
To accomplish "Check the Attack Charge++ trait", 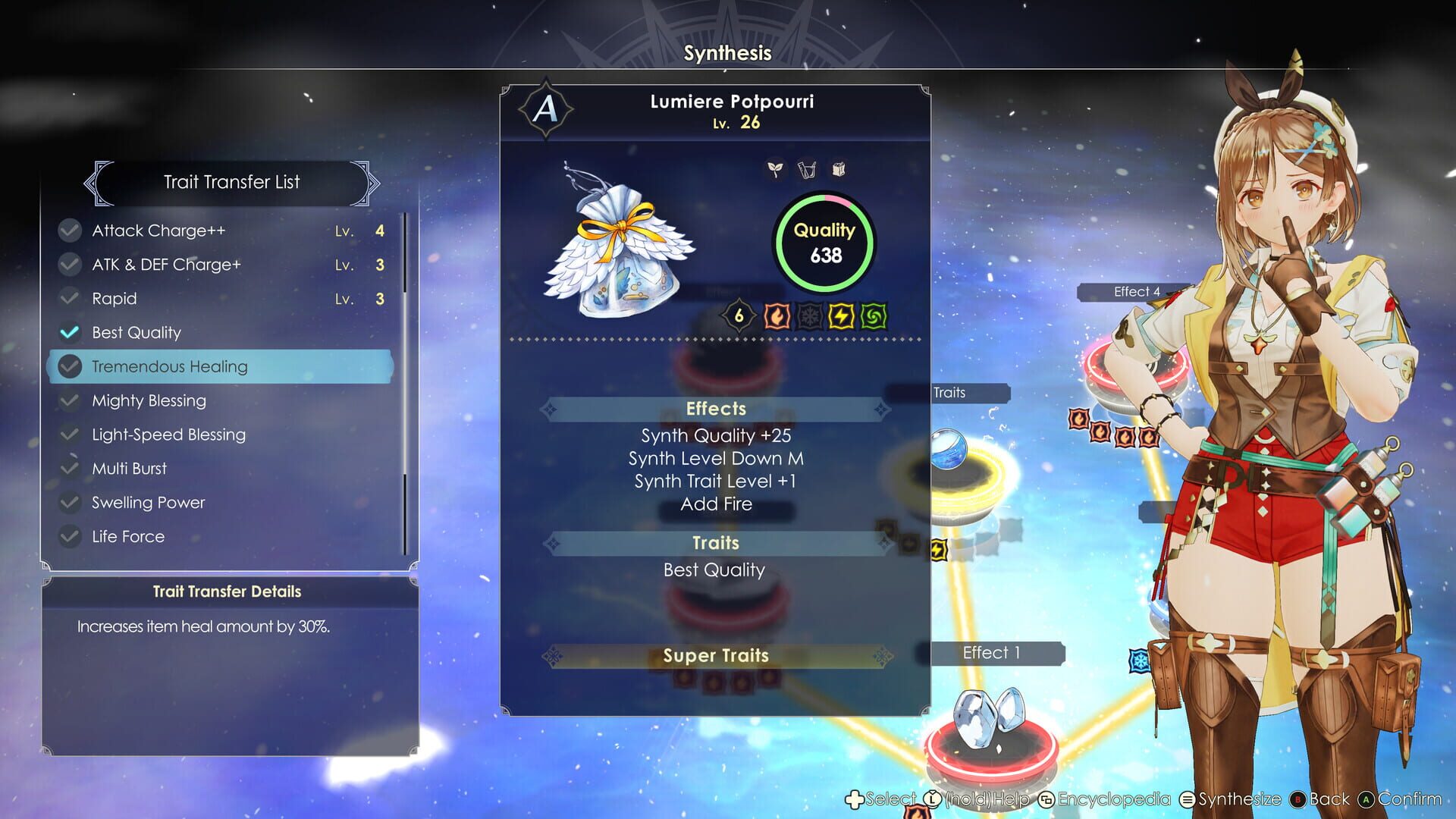I will click(69, 230).
